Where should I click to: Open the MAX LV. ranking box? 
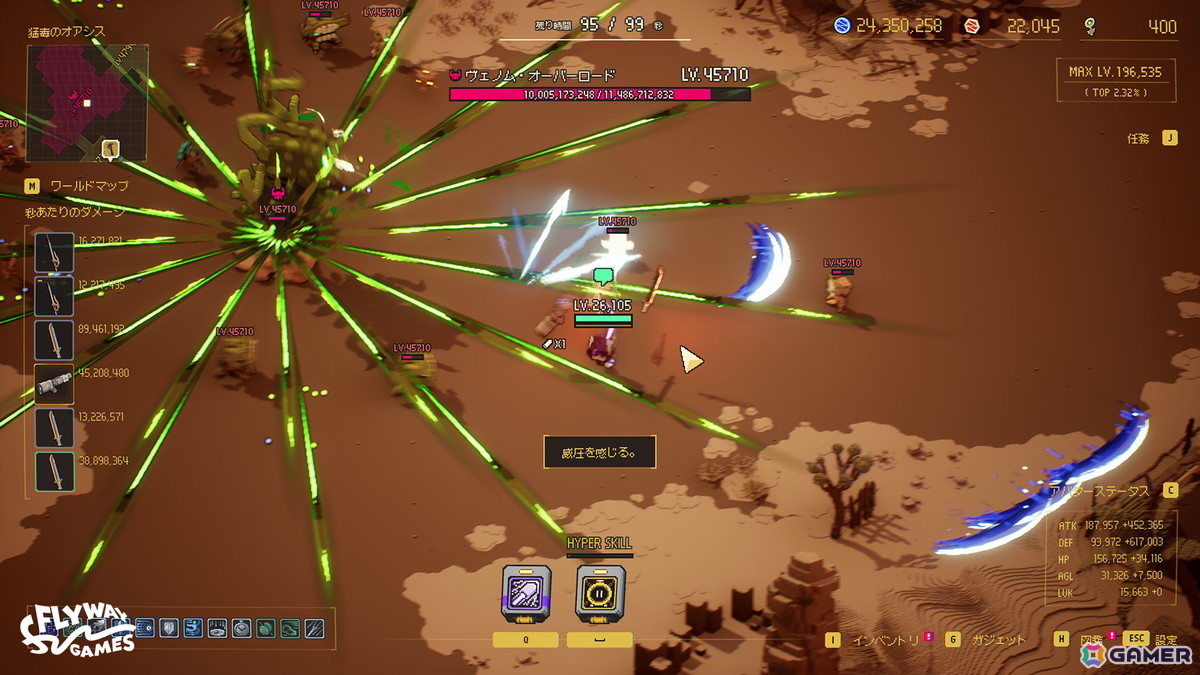(x=1115, y=79)
